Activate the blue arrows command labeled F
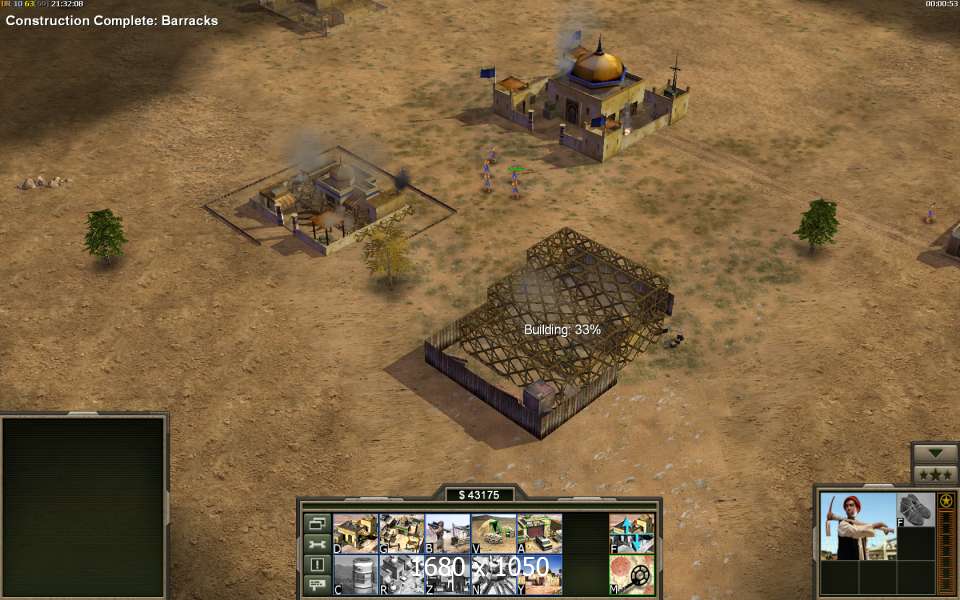The width and height of the screenshot is (960, 600). (x=632, y=533)
